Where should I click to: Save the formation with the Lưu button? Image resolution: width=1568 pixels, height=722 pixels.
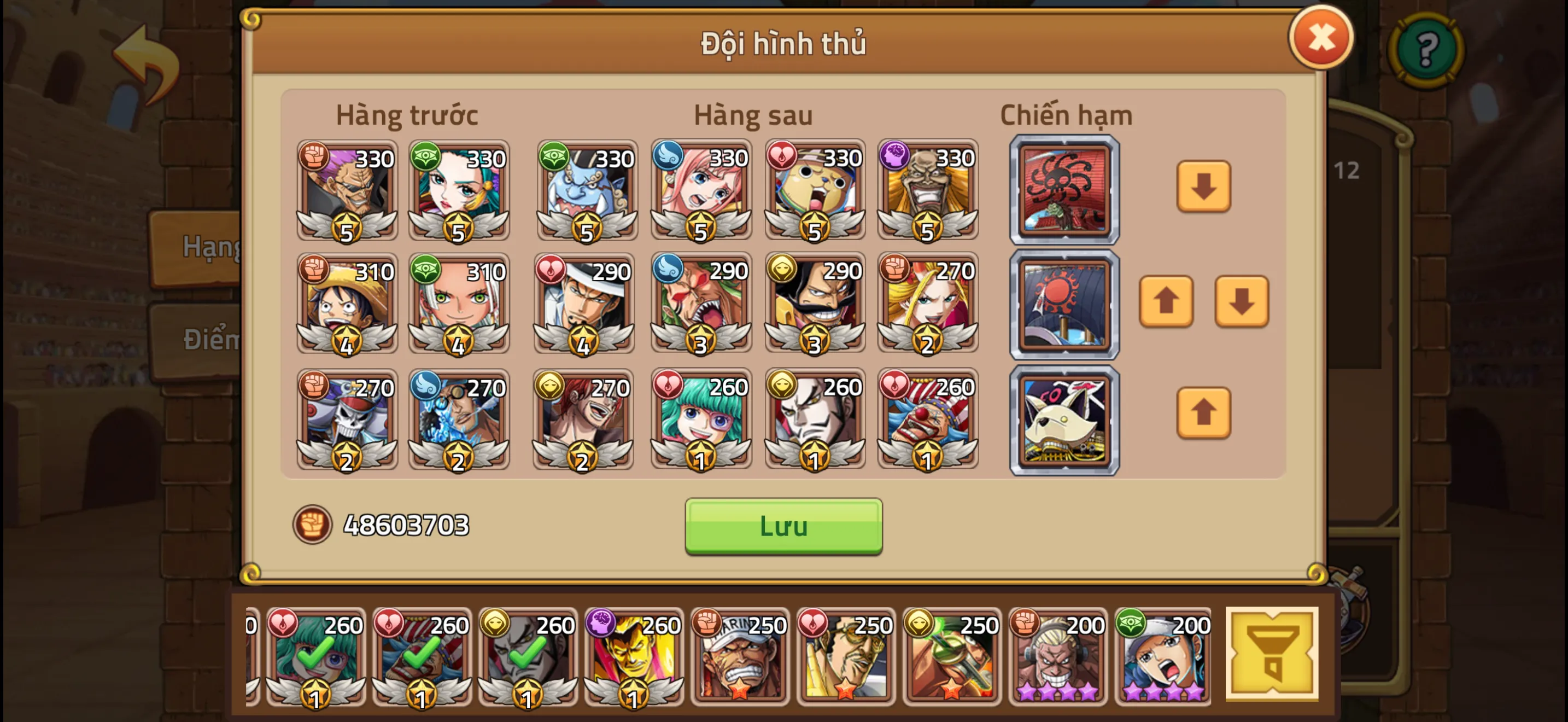(783, 526)
